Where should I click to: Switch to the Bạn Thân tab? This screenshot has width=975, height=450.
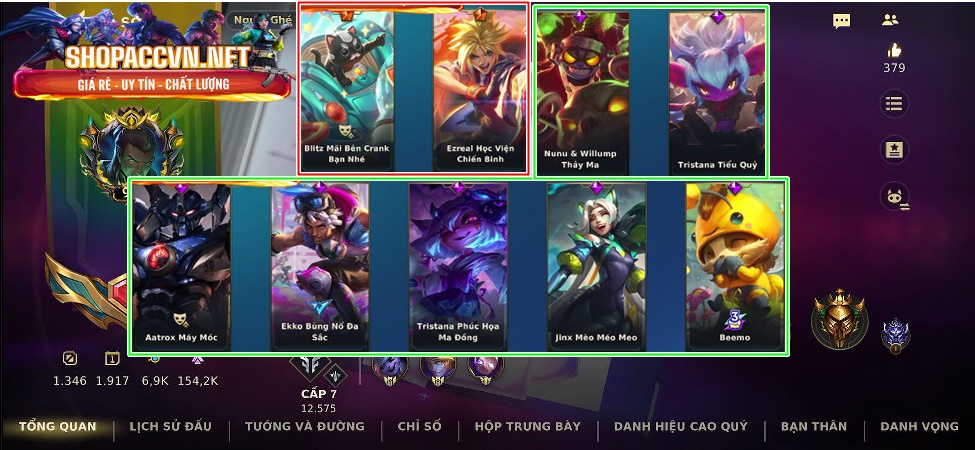[814, 427]
